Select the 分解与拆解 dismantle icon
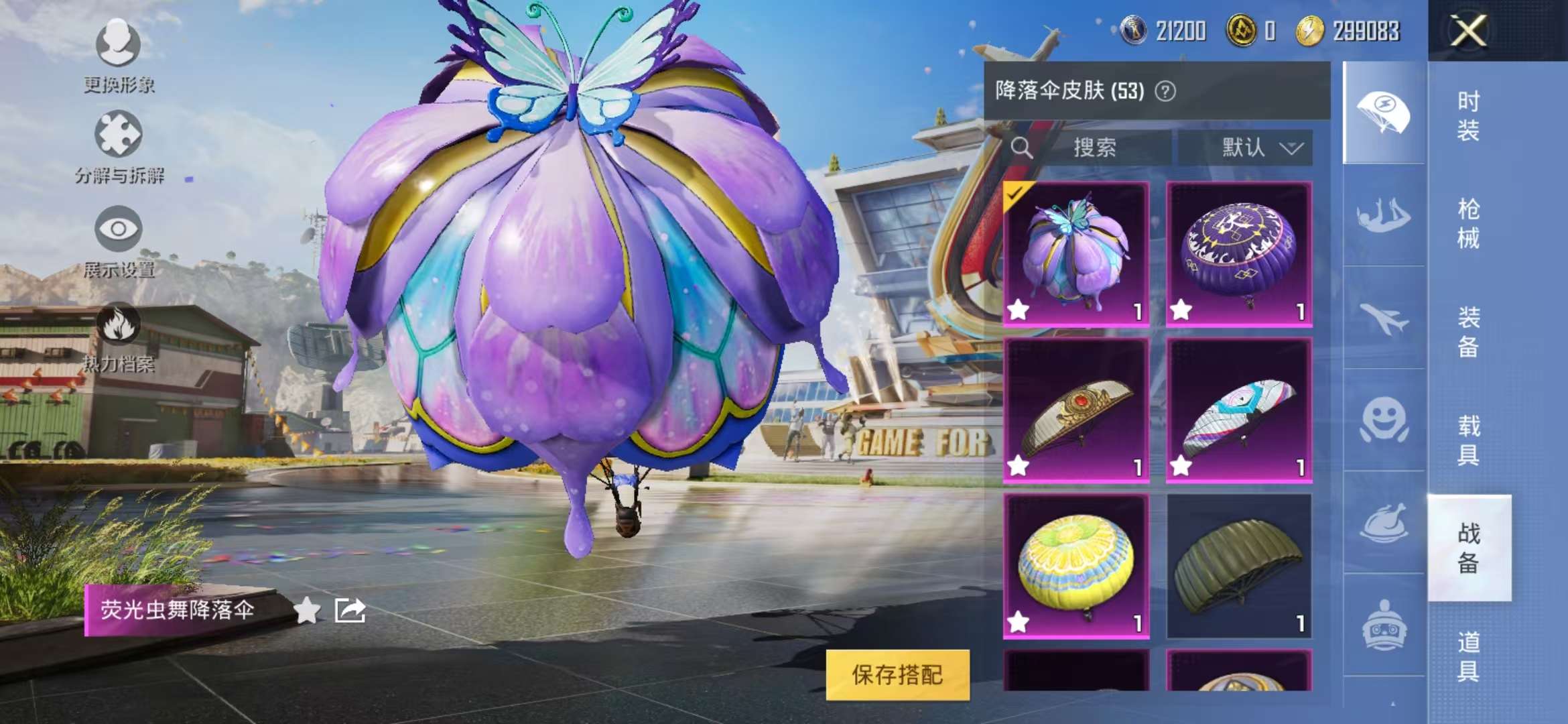Viewport: 1568px width, 724px height. (x=119, y=134)
